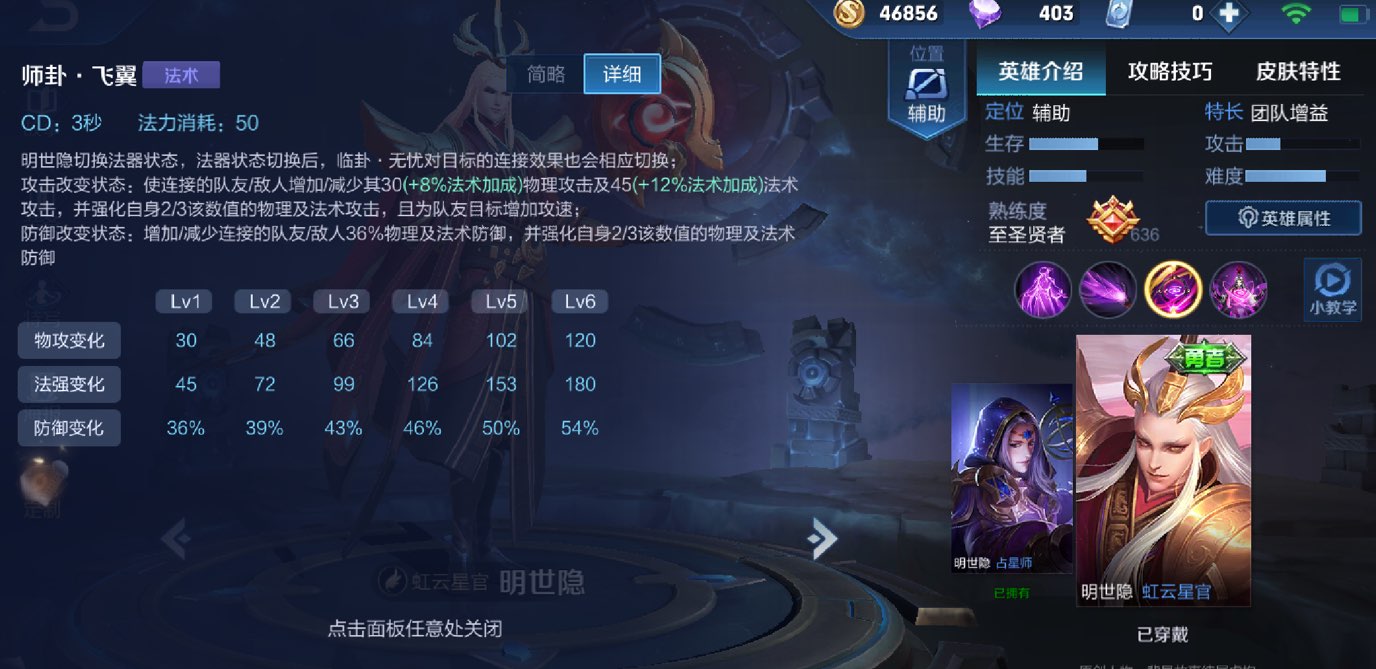The height and width of the screenshot is (669, 1376).
Task: Select the first purple silhouette skill icon
Action: click(1043, 289)
